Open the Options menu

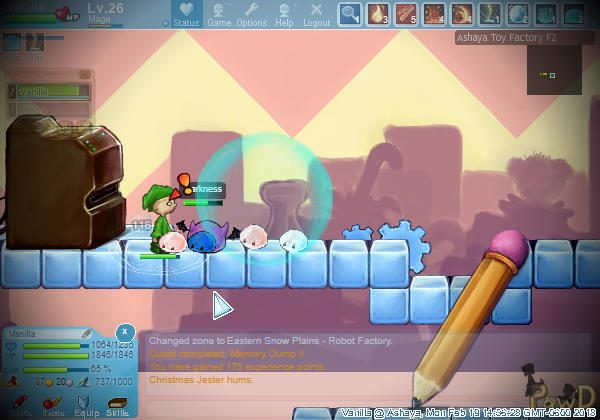coord(251,14)
